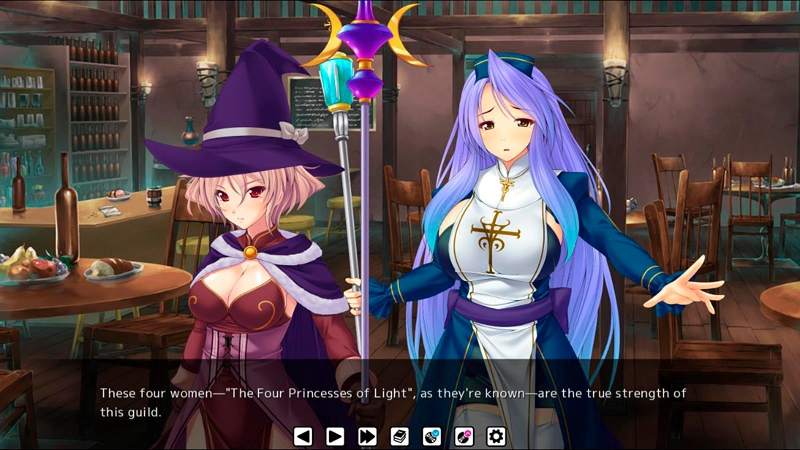Go back with the left arrow button
800x450 pixels.
[303, 436]
